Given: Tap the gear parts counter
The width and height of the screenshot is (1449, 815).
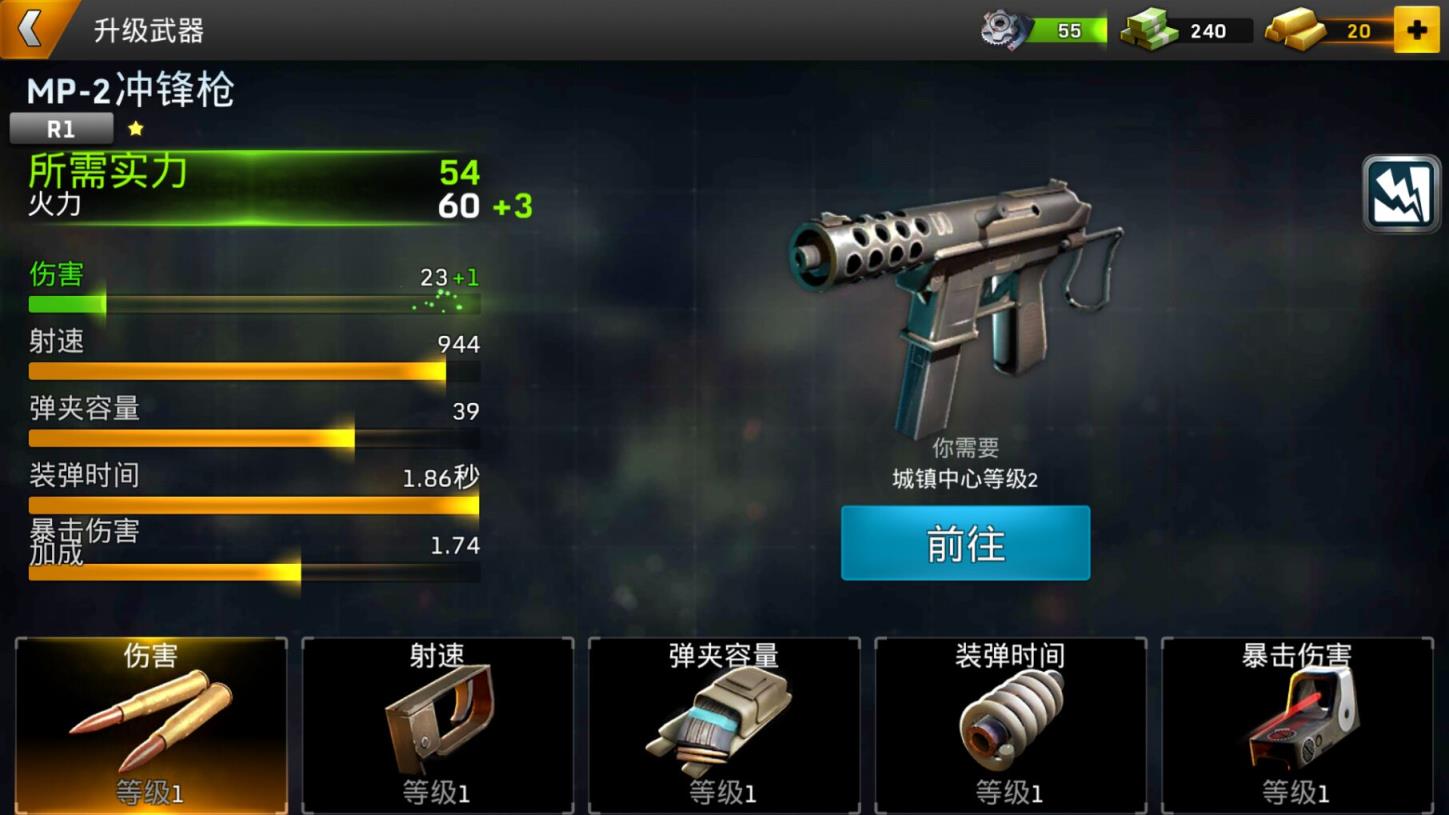Looking at the screenshot, I should click(x=1044, y=31).
